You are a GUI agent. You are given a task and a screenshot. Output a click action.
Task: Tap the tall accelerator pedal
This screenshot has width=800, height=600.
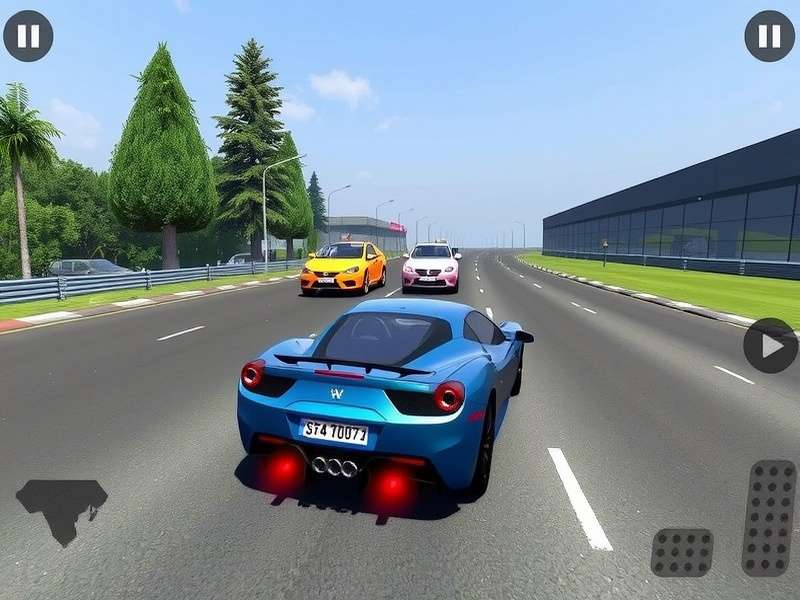point(768,517)
